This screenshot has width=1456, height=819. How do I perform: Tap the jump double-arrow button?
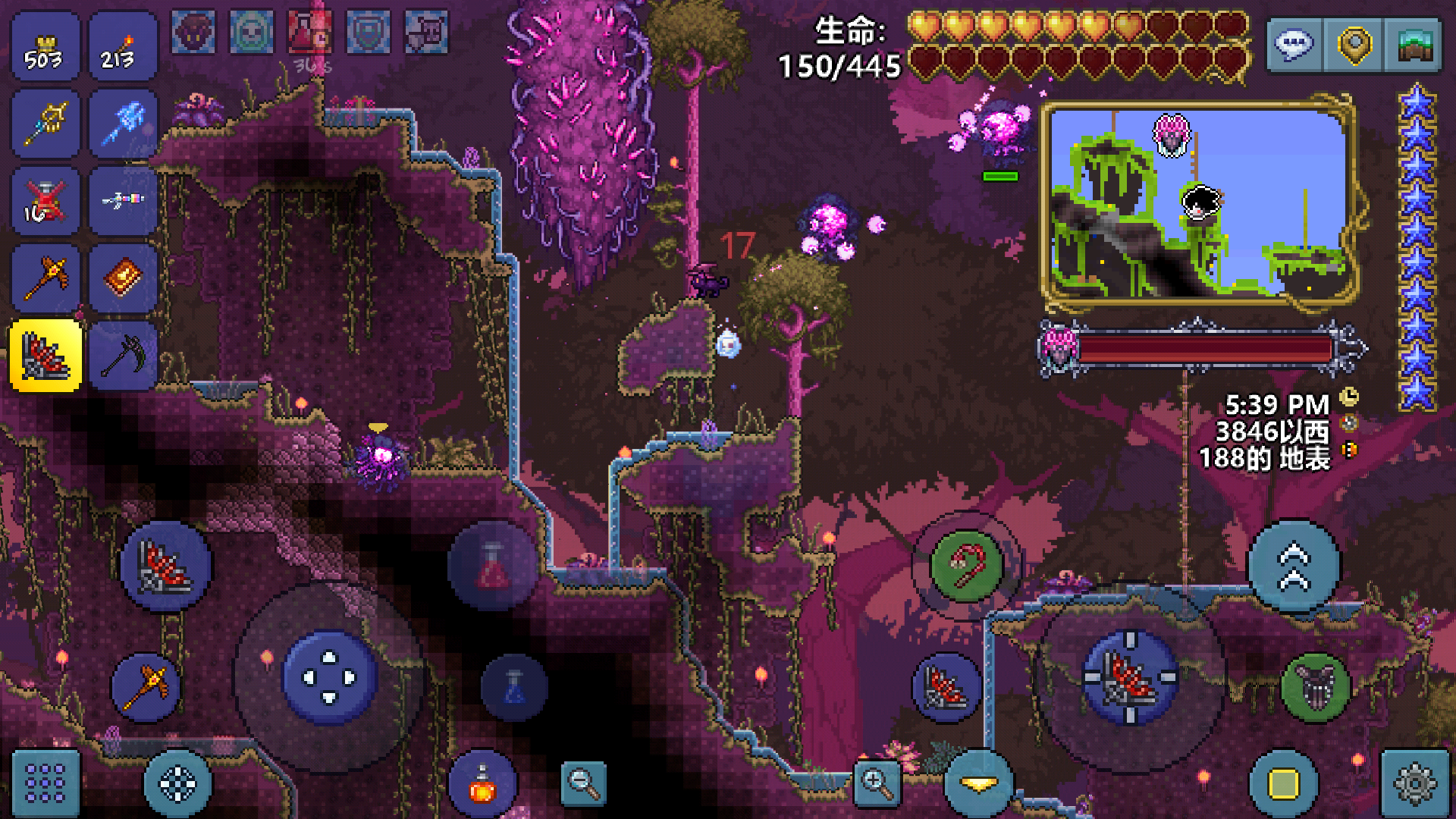pyautogui.click(x=1294, y=566)
